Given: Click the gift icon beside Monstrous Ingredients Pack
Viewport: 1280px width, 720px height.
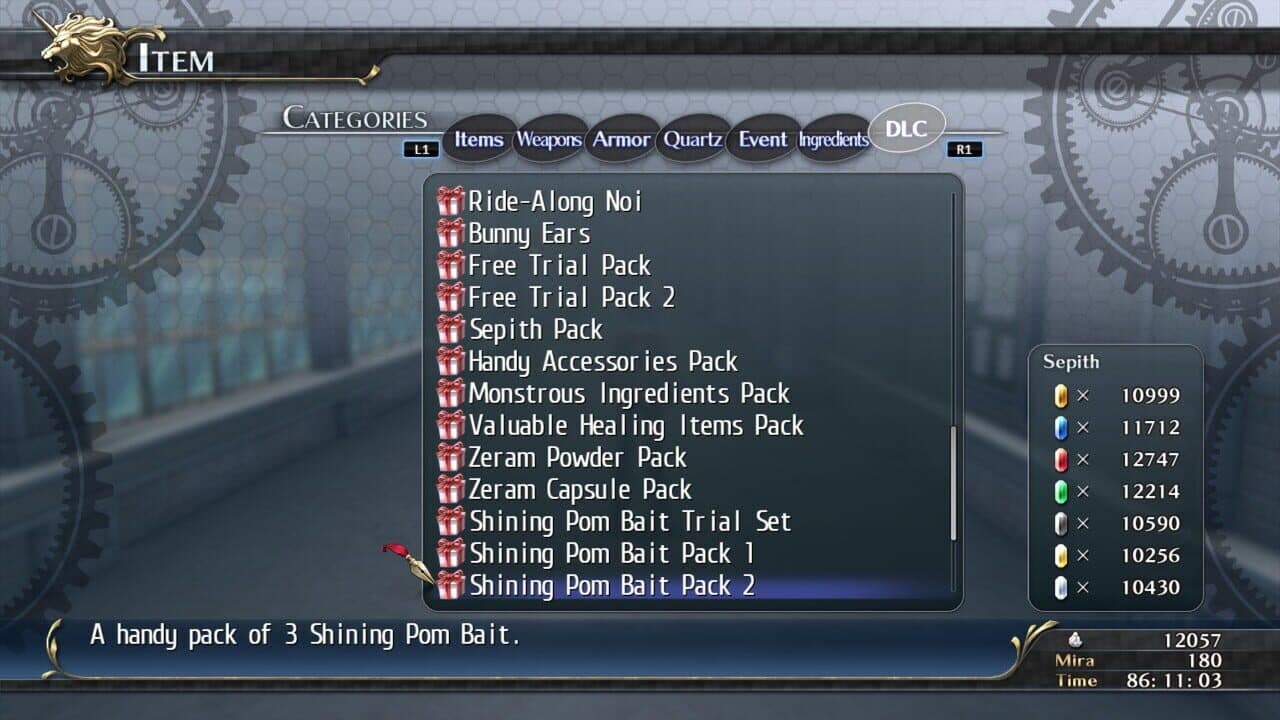Looking at the screenshot, I should [x=452, y=393].
